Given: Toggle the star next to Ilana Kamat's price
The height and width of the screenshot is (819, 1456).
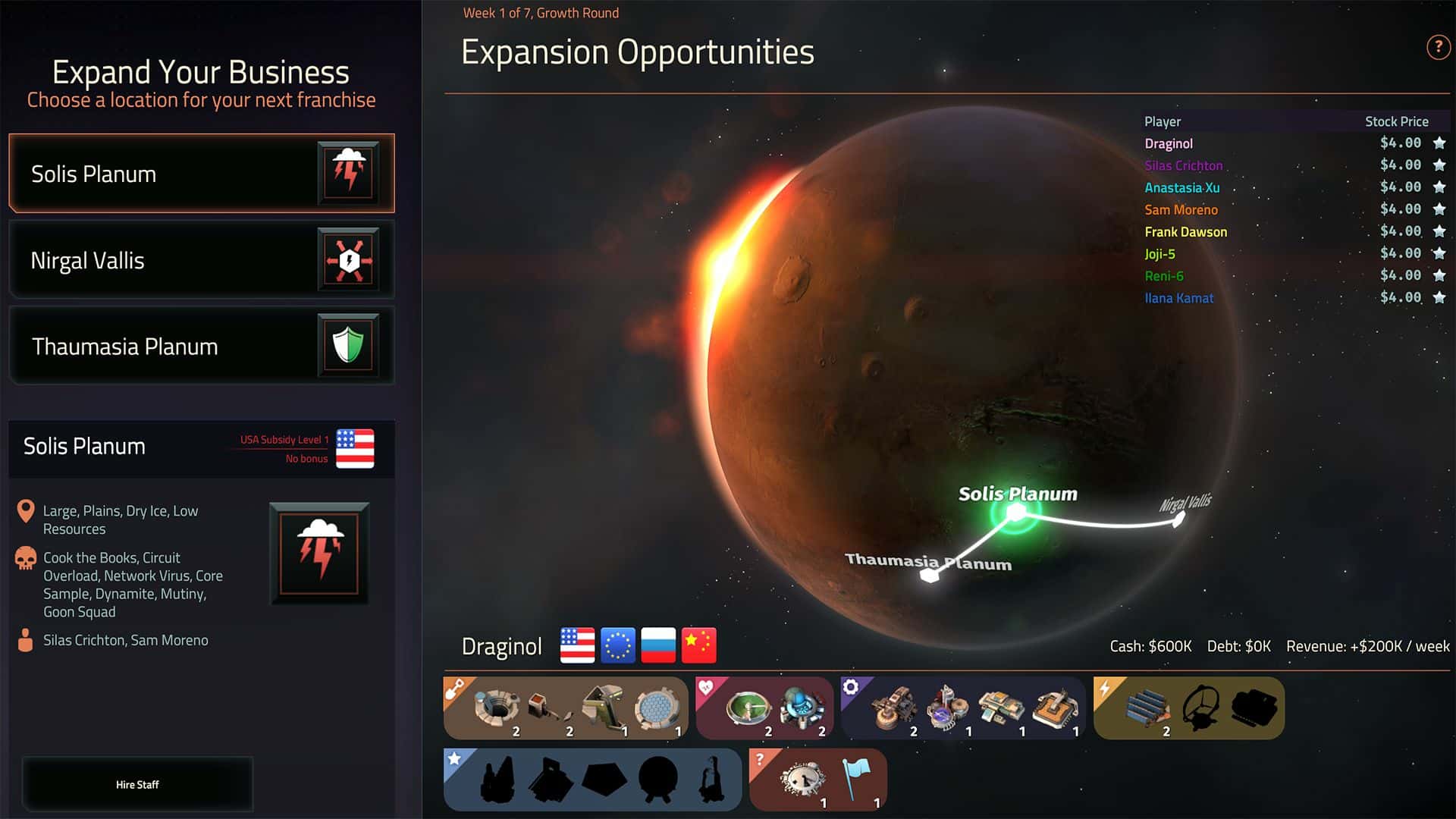Looking at the screenshot, I should [x=1439, y=297].
